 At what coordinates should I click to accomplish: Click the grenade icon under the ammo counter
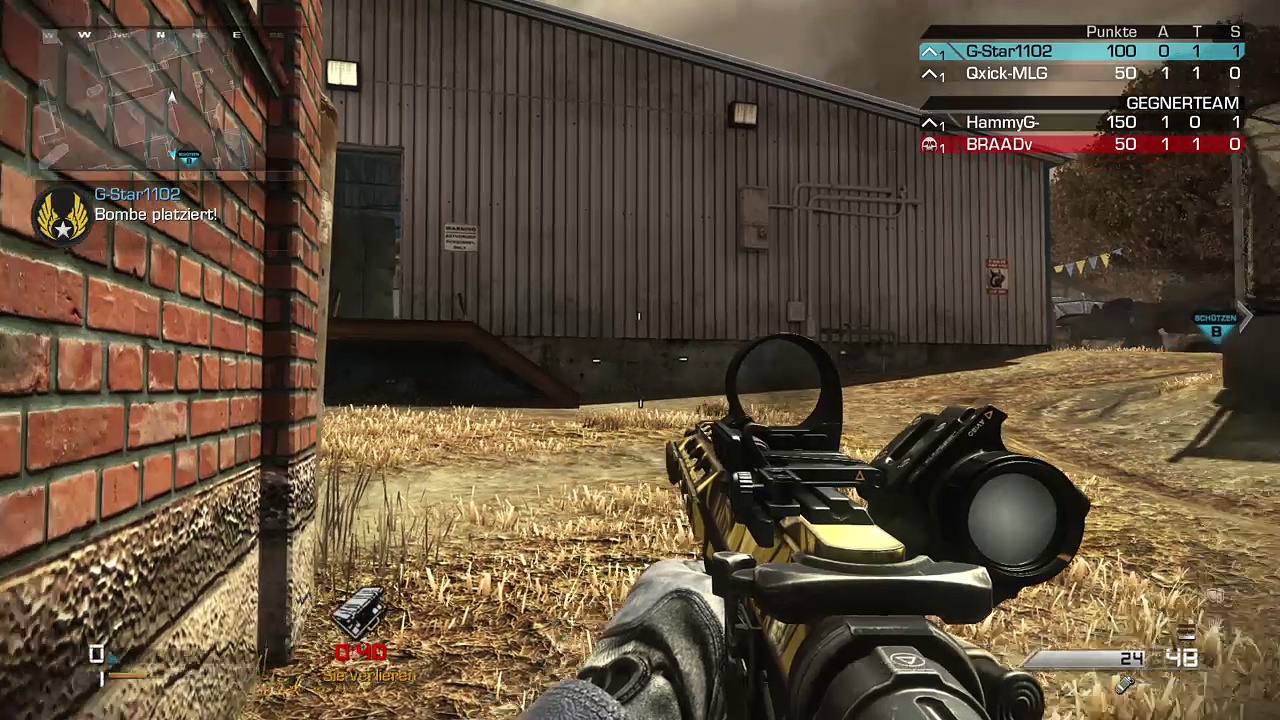click(1126, 684)
